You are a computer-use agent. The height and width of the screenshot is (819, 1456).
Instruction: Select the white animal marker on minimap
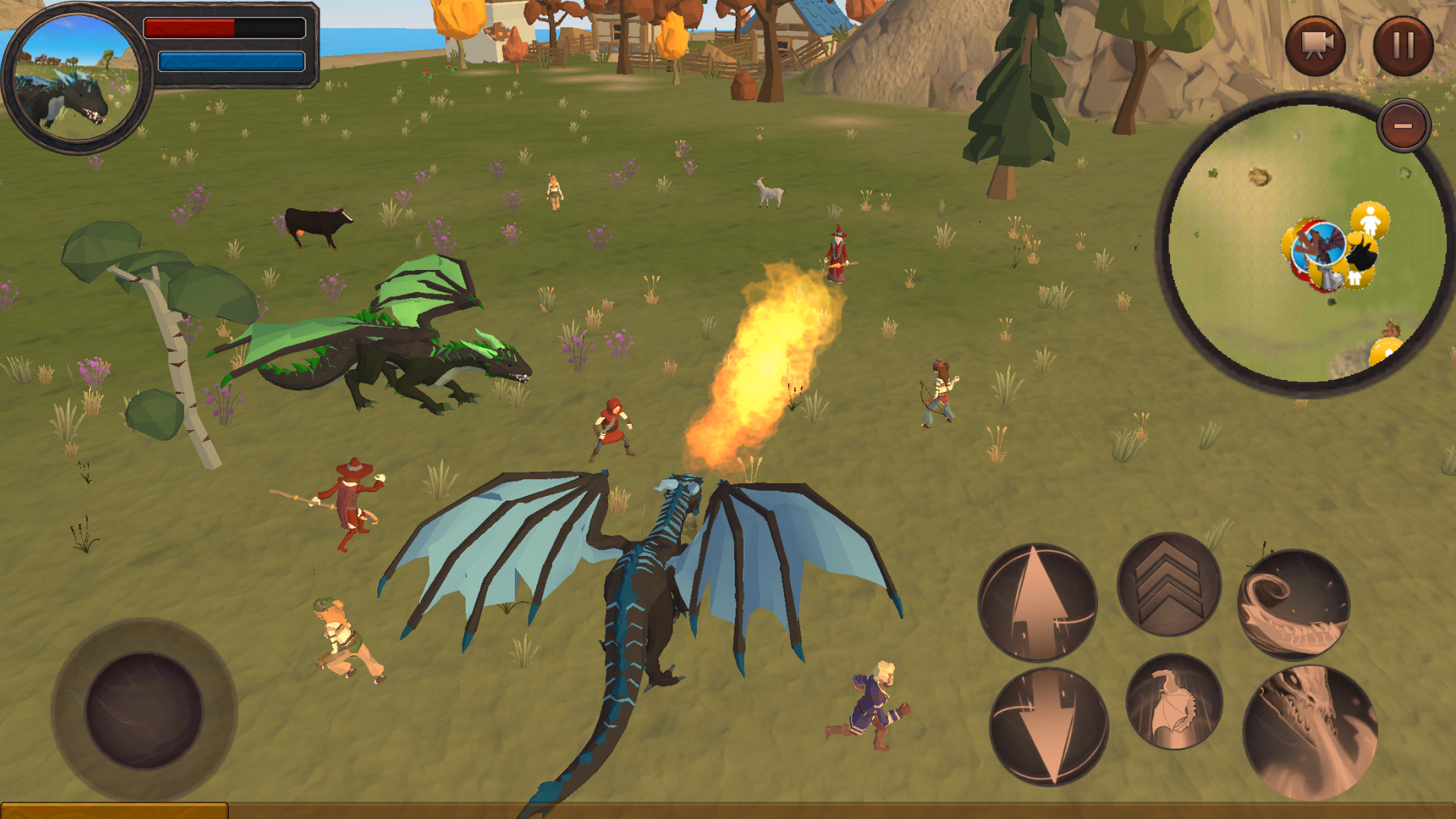coord(1354,277)
